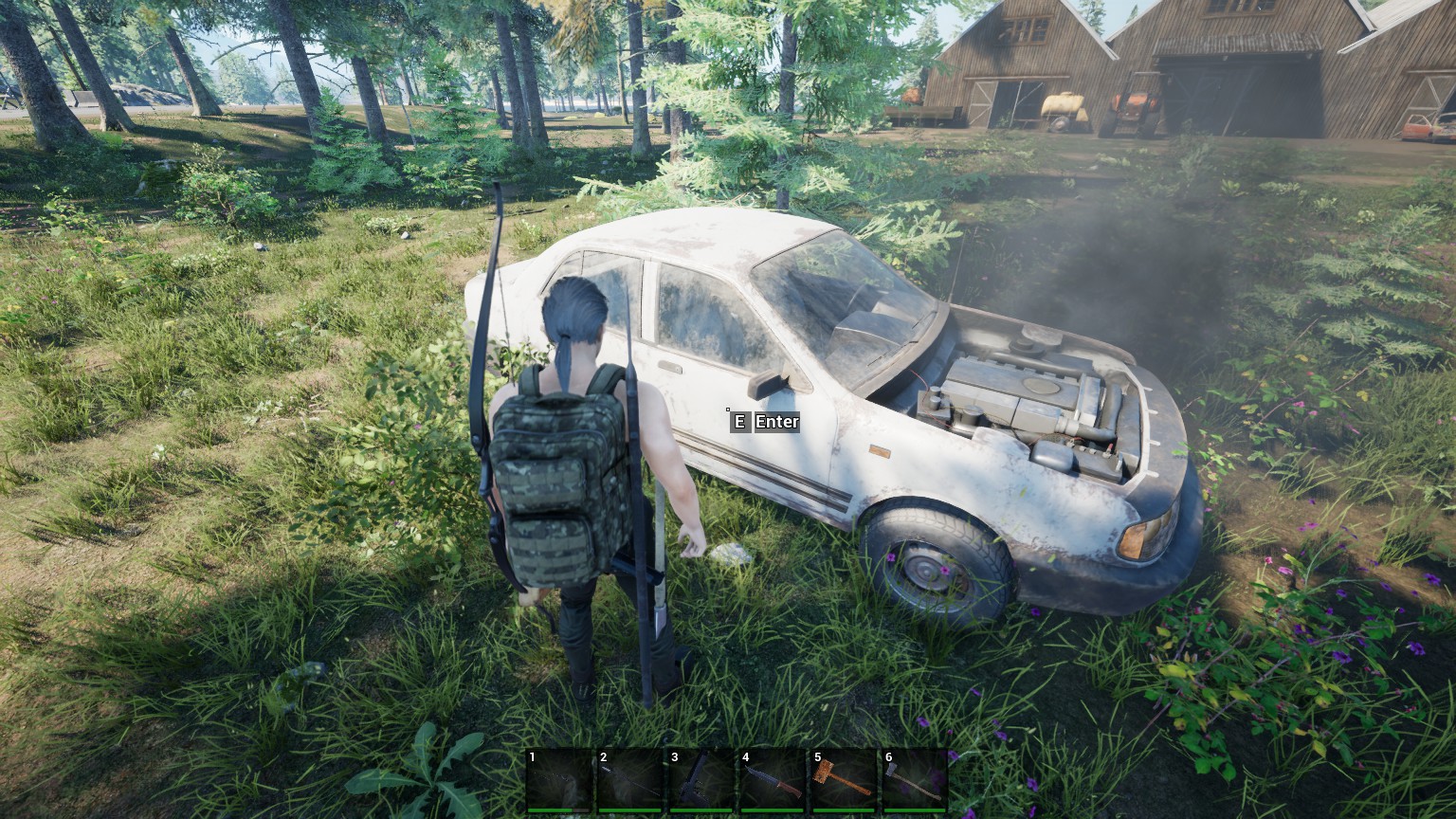Select hotbar slot number 1
This screenshot has width=1456, height=819.
pos(559,781)
